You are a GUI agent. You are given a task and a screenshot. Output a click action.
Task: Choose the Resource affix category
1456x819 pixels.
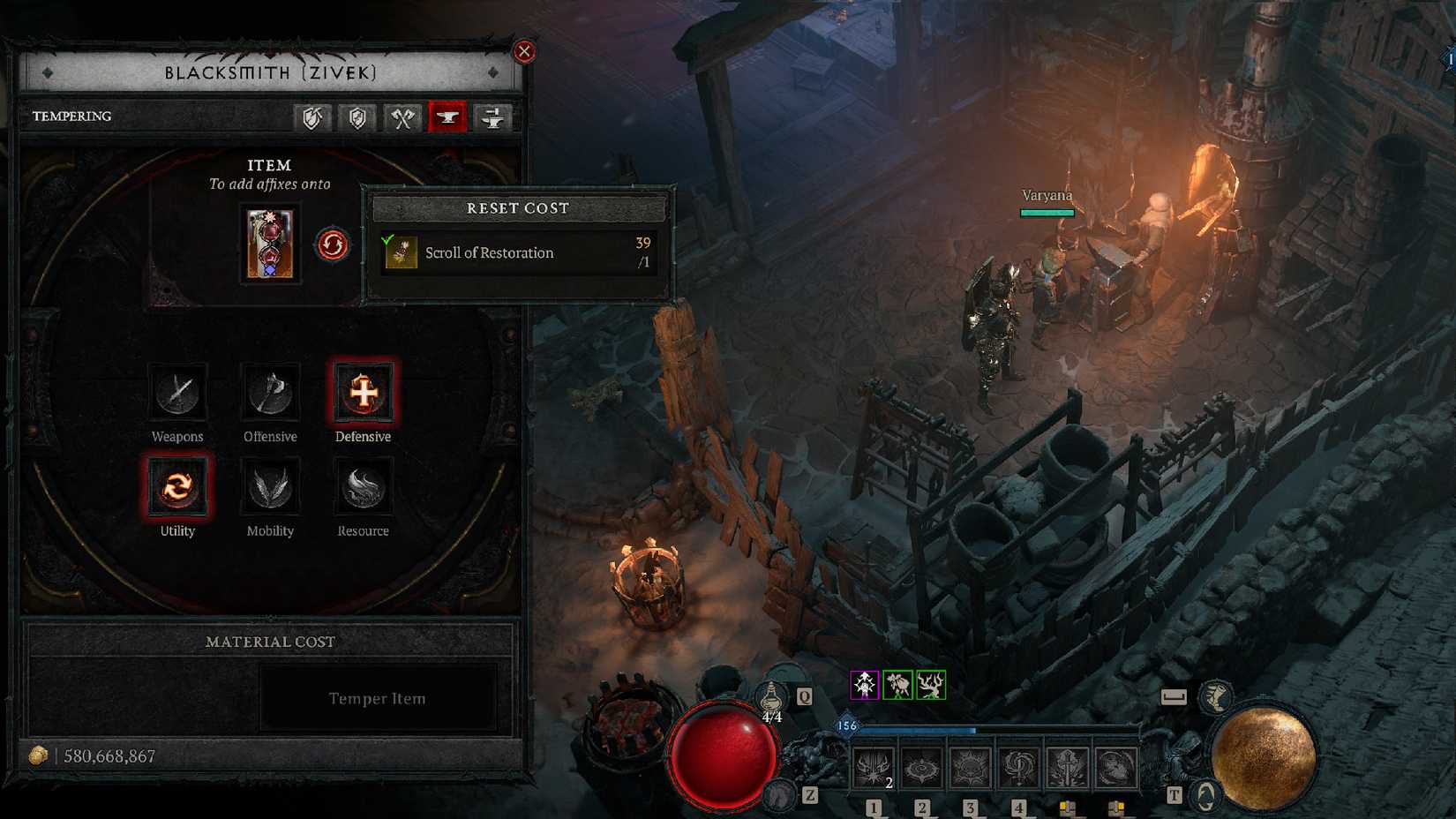[362, 488]
